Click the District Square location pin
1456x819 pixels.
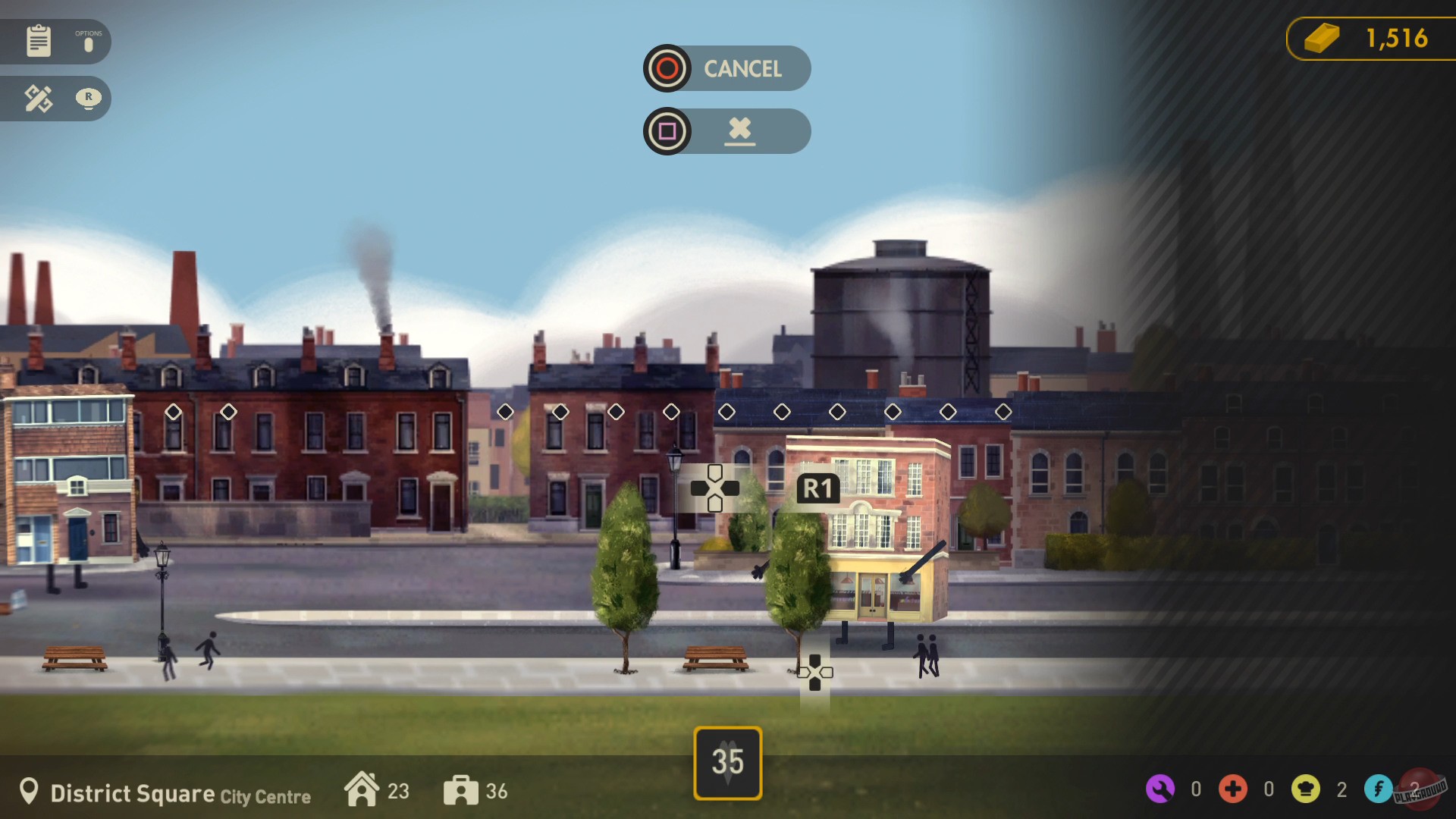pos(29,792)
